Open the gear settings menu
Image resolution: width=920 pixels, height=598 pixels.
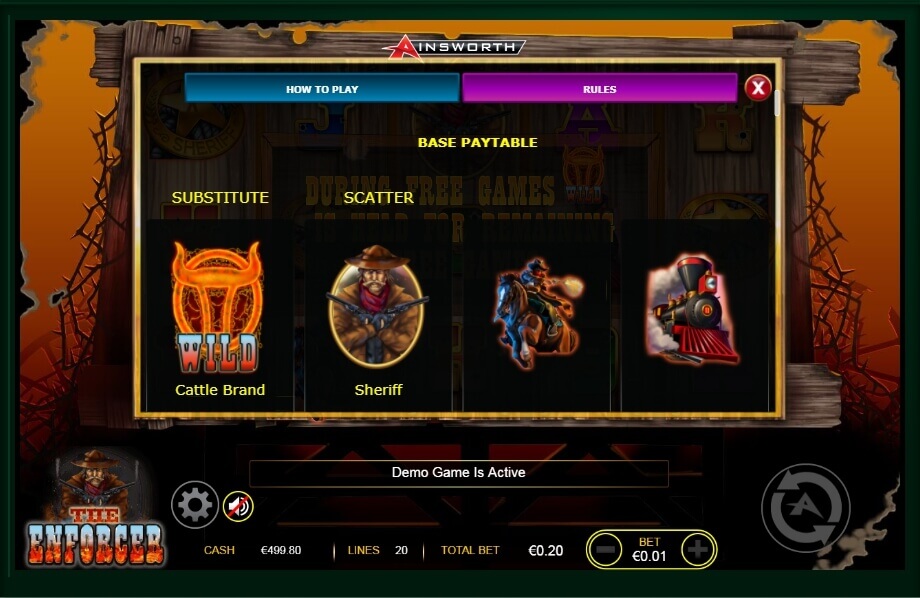tap(194, 505)
